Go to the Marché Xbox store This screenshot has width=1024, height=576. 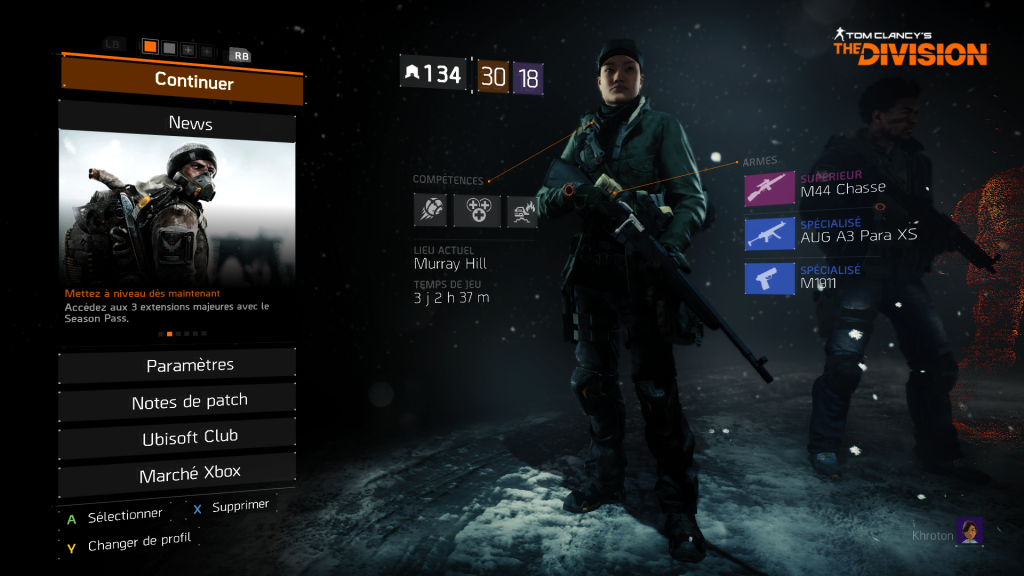point(178,472)
